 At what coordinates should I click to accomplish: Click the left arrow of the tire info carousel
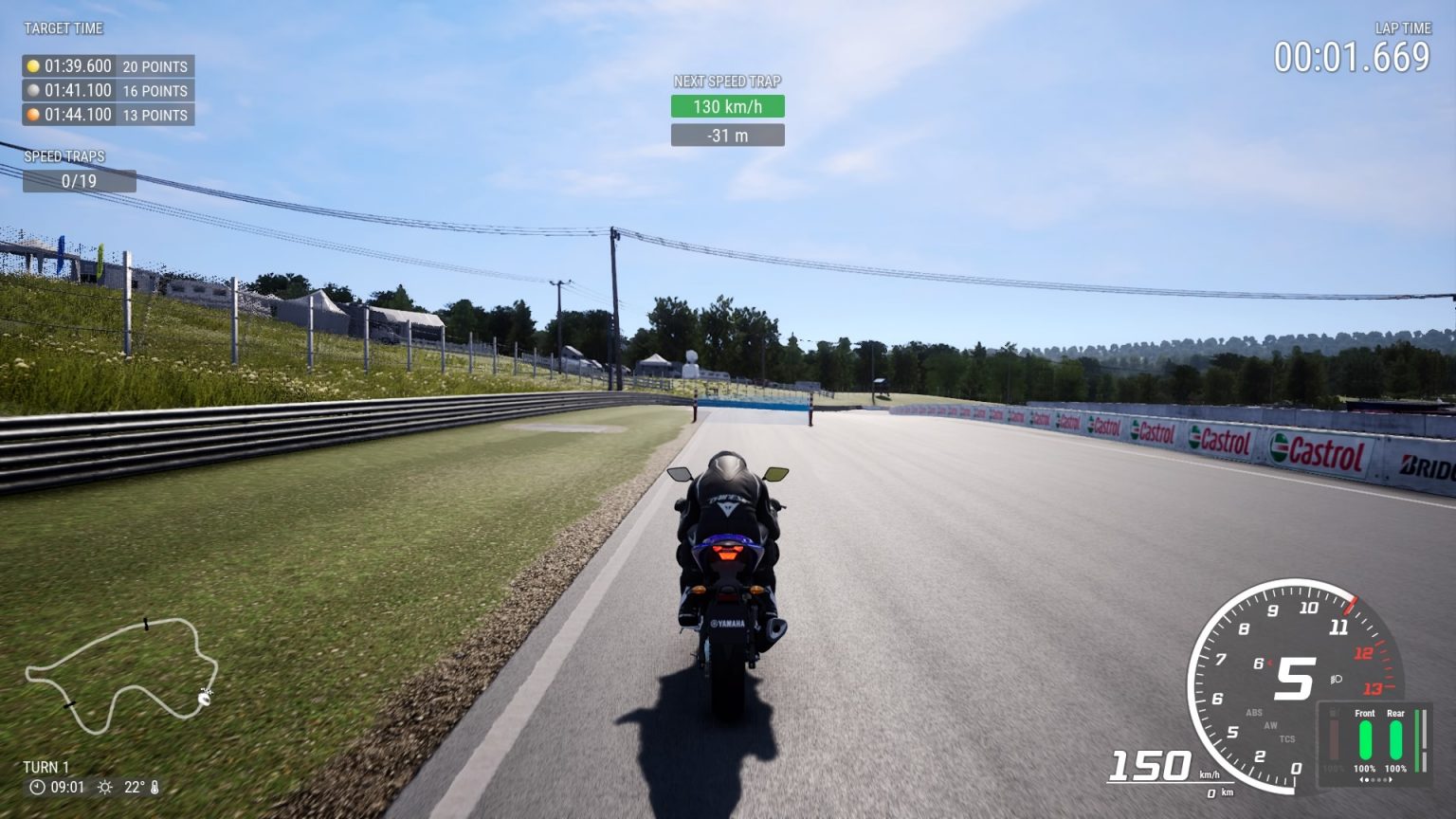1362,779
